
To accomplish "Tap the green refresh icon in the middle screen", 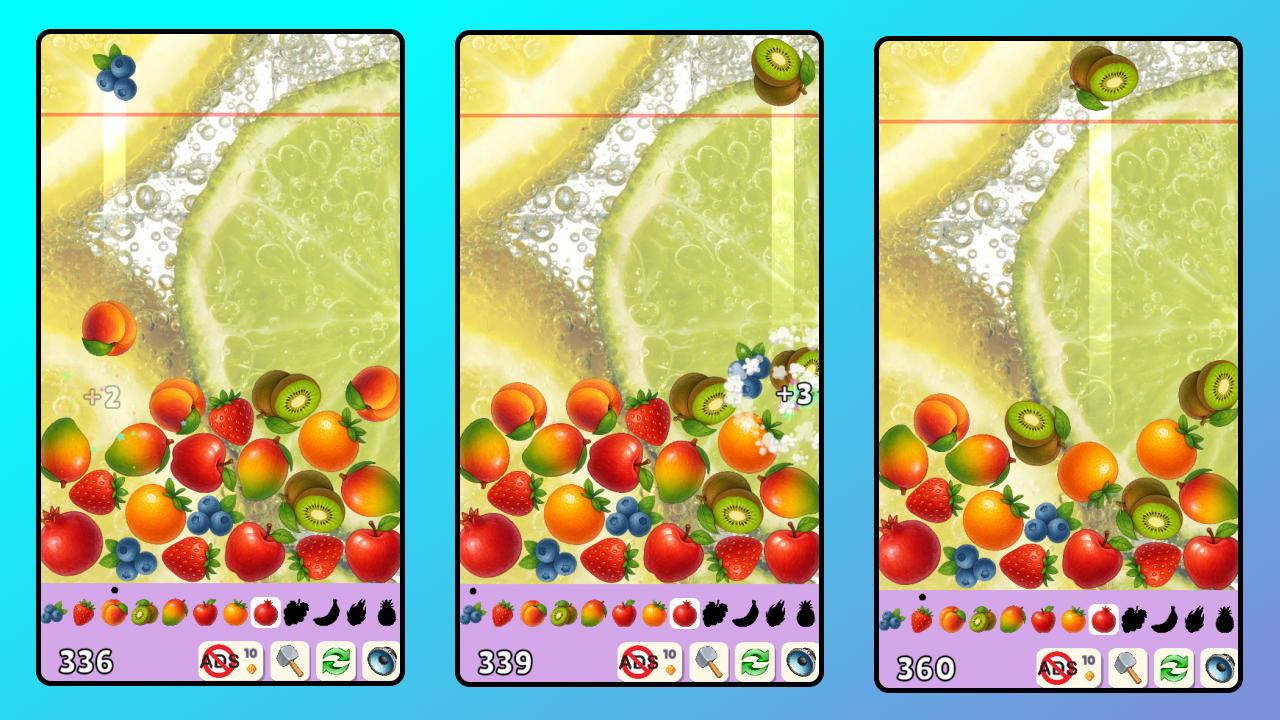I will [756, 661].
